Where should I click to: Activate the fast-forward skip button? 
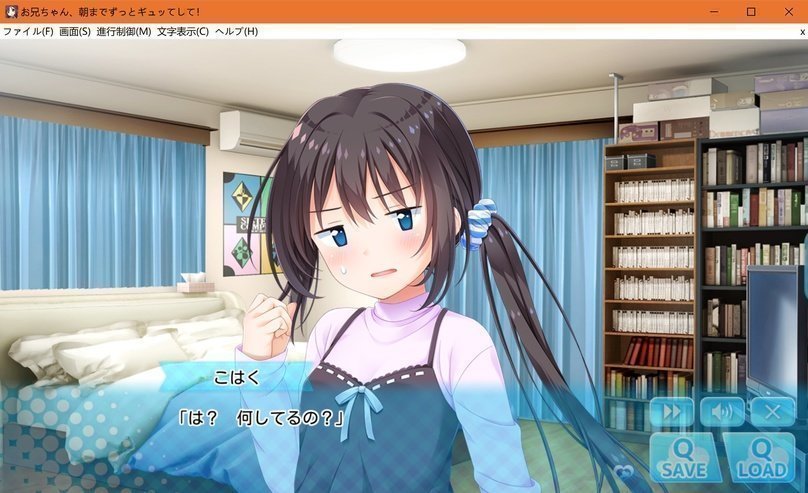click(x=671, y=412)
